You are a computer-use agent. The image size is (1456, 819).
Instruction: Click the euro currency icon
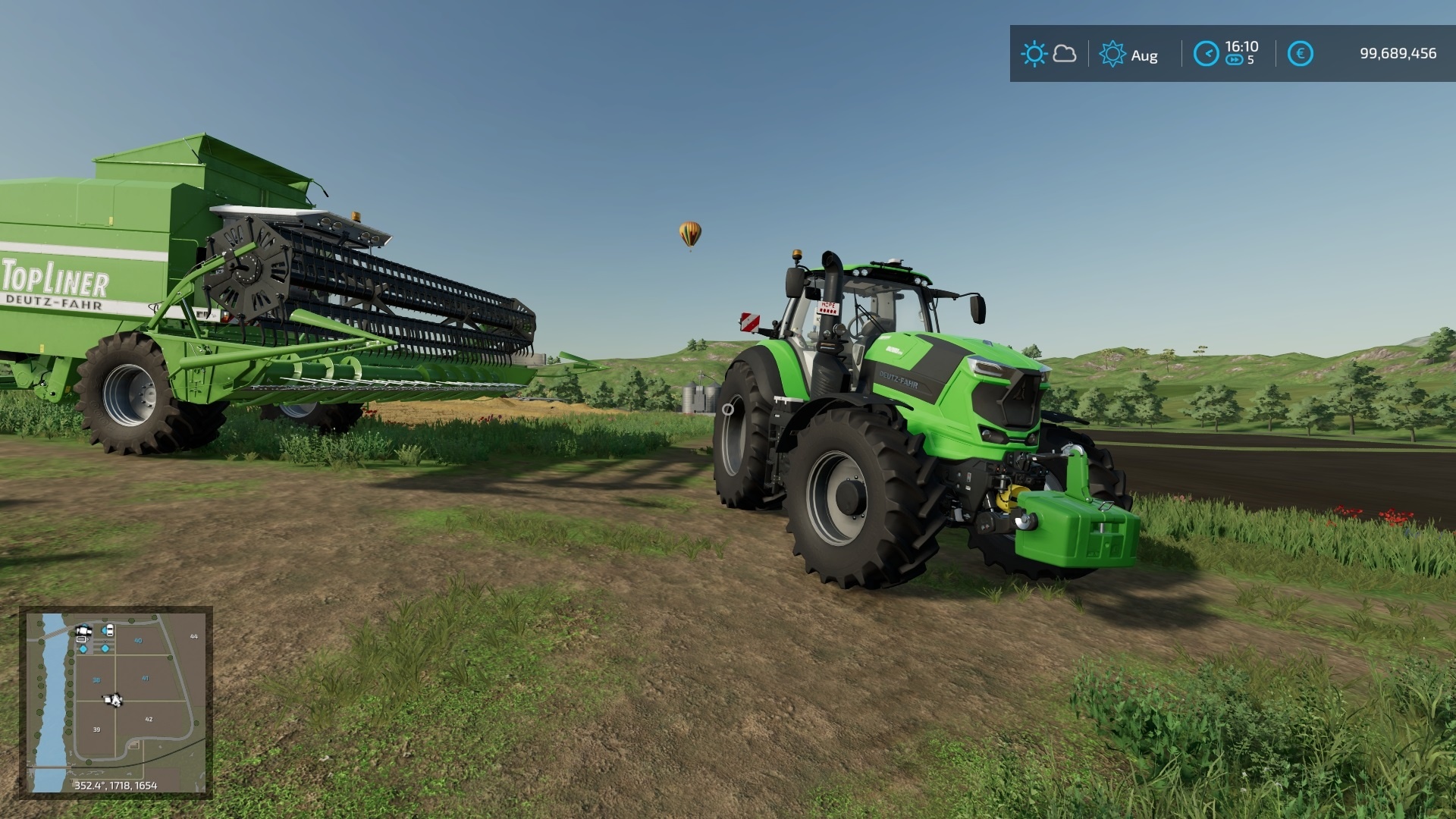coord(1301,53)
